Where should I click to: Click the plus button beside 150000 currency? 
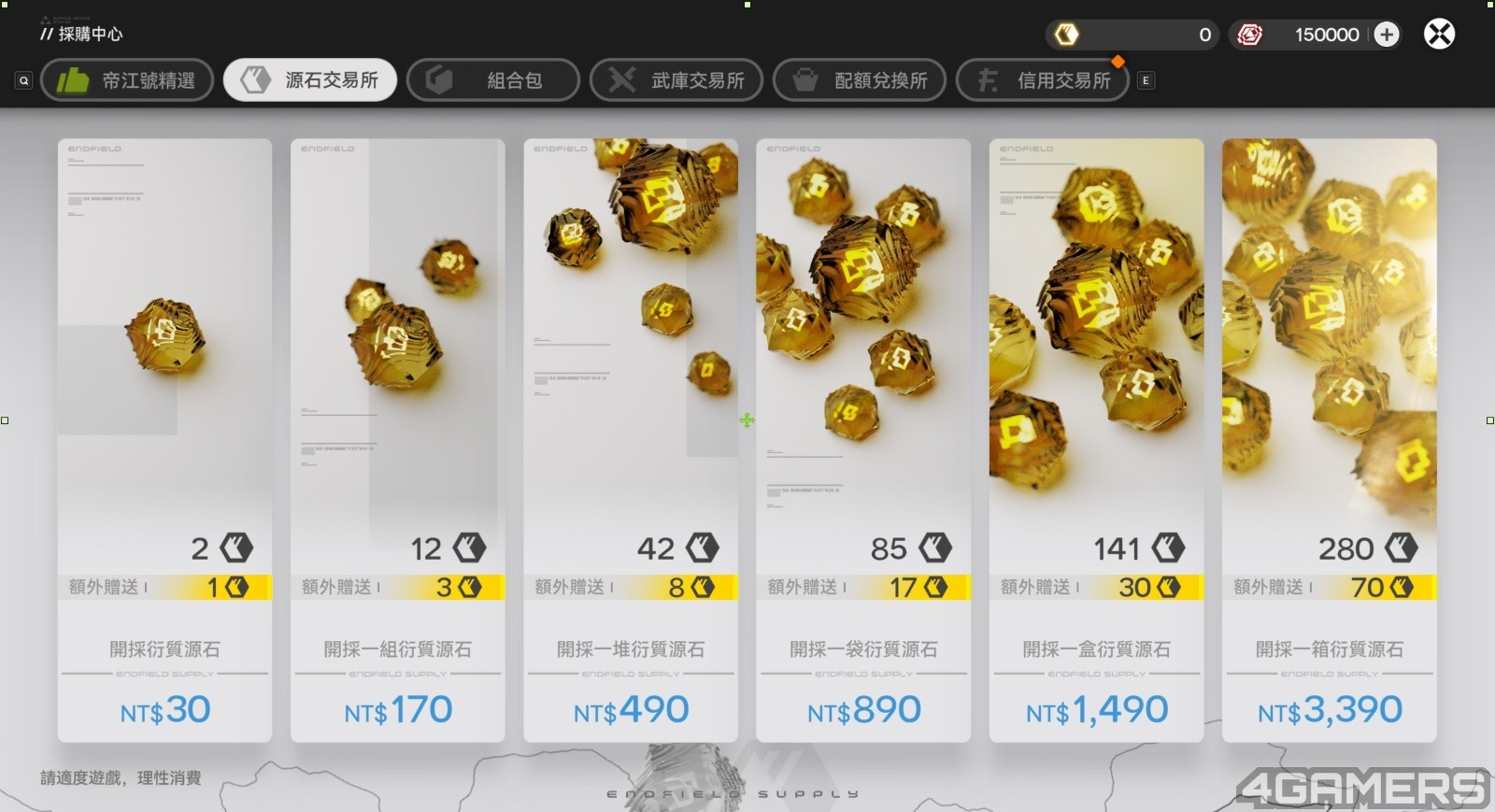tap(1387, 35)
